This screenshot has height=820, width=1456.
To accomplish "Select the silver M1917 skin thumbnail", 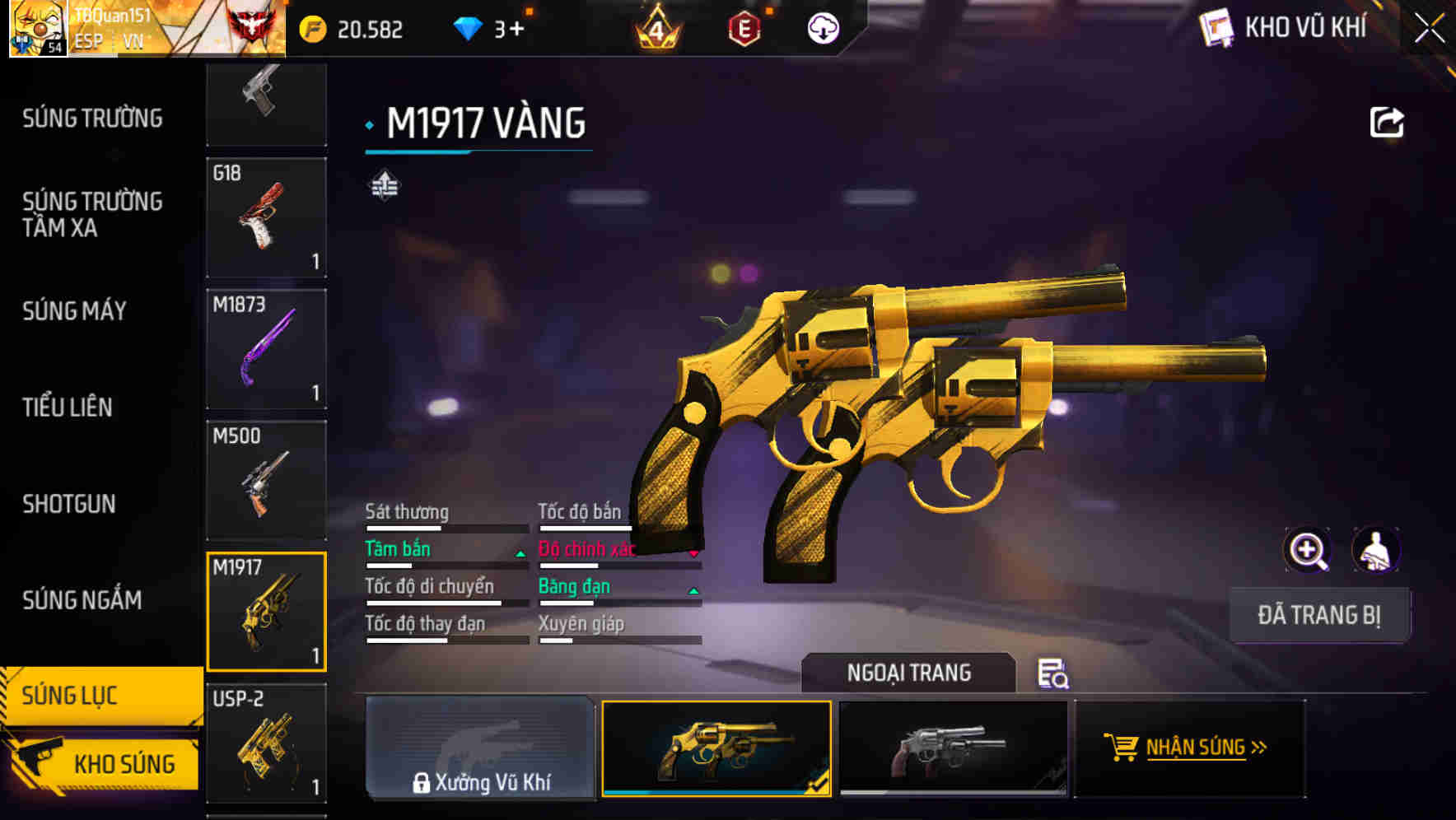I will point(952,748).
